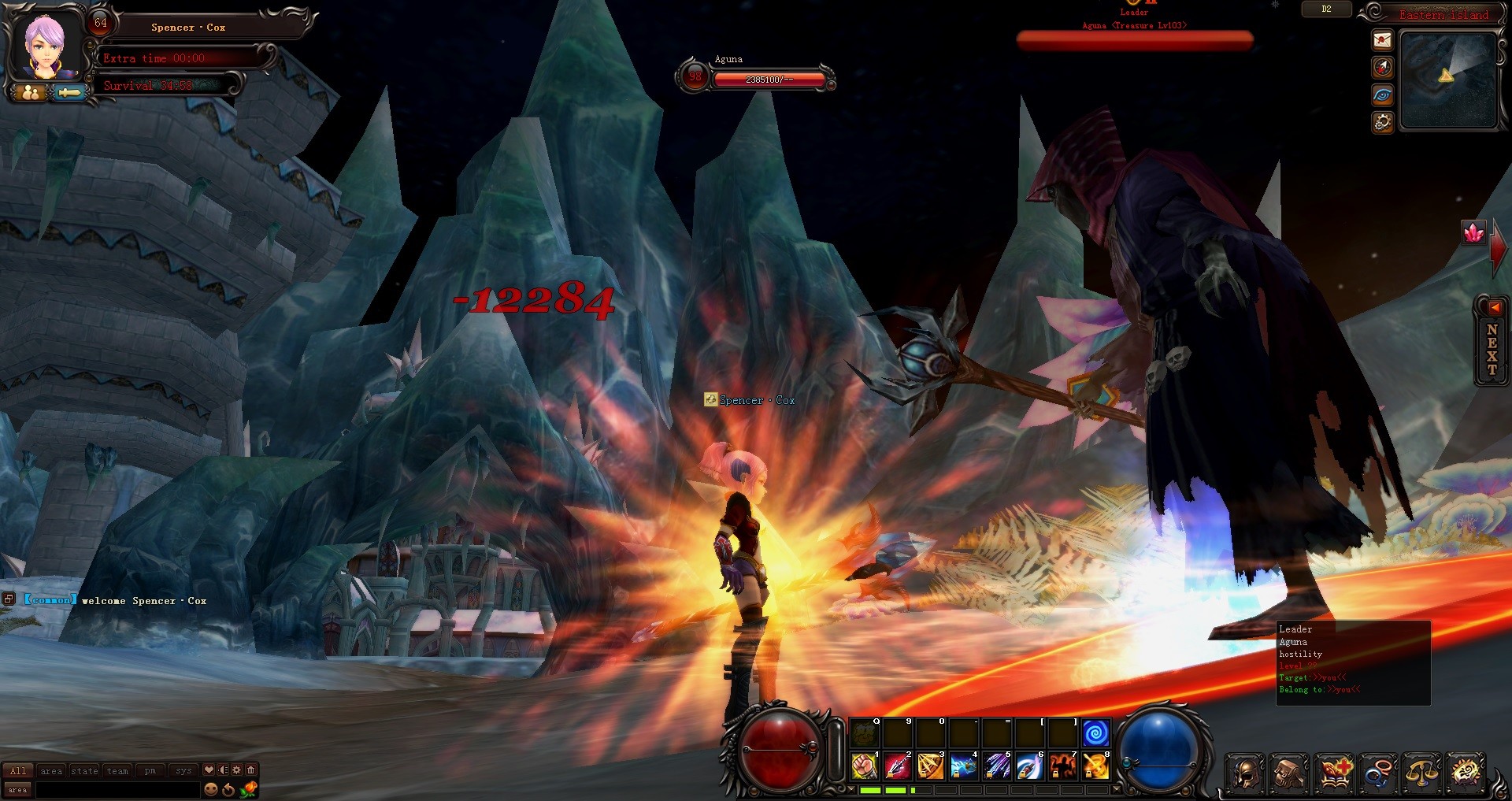Viewport: 1512px width, 801px height.
Task: Open the backpack inventory icon
Action: pyautogui.click(x=1290, y=775)
